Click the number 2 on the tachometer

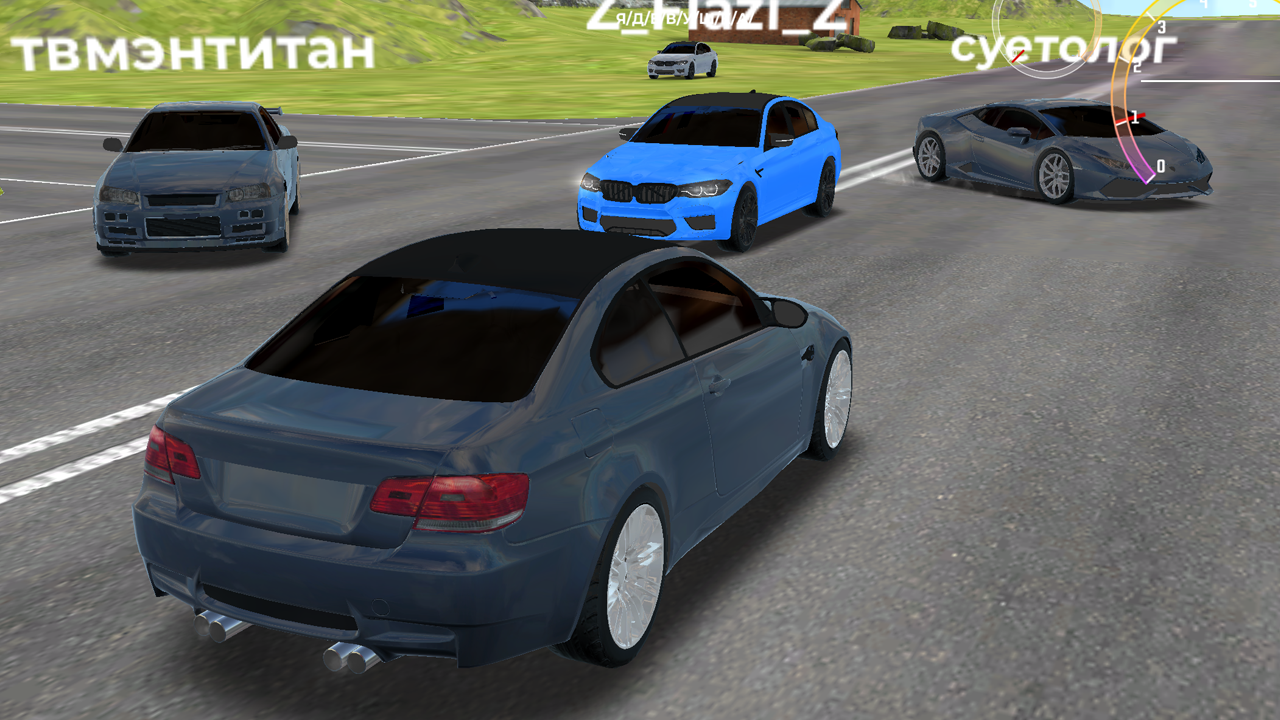[x=1137, y=66]
